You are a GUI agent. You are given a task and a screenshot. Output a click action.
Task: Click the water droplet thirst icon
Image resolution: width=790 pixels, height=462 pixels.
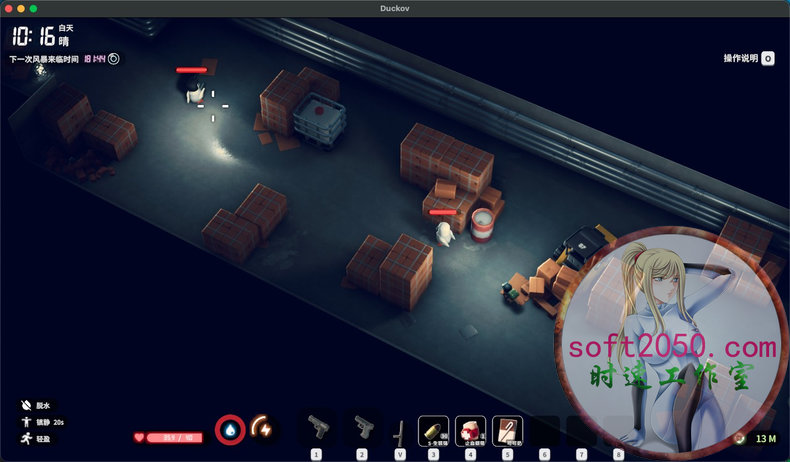(230, 430)
